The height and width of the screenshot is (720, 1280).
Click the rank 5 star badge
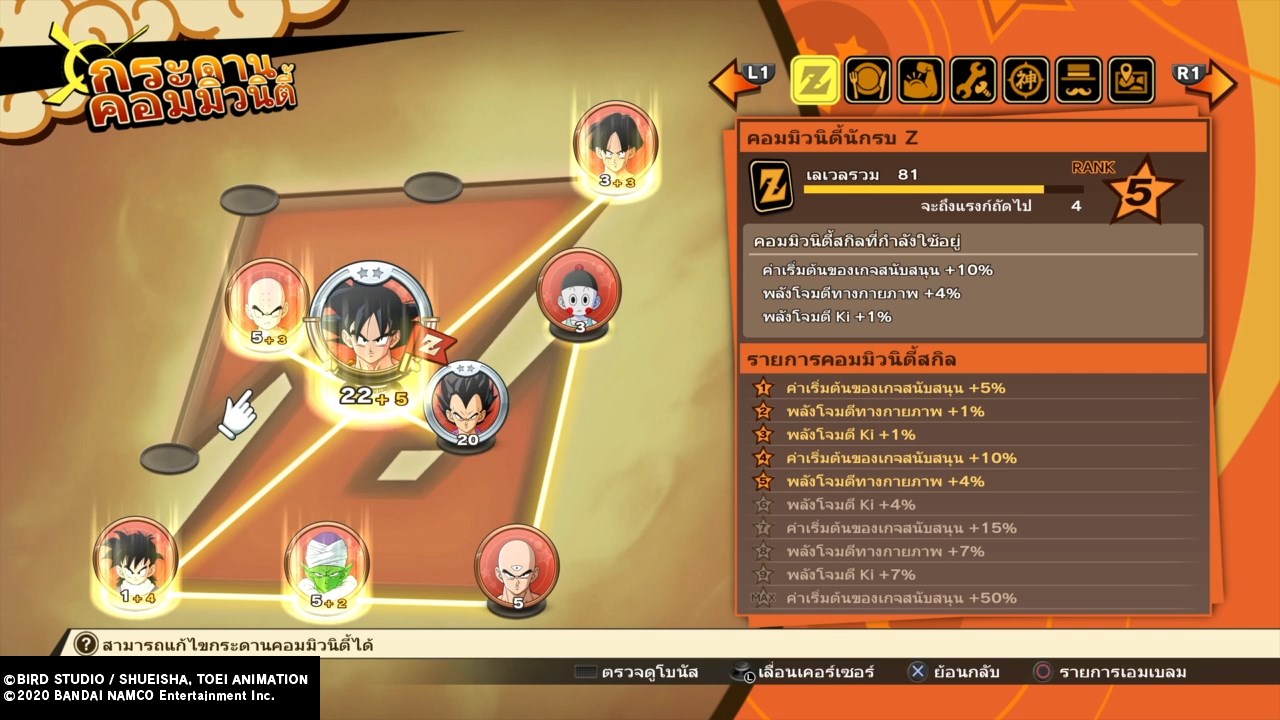(x=1139, y=190)
